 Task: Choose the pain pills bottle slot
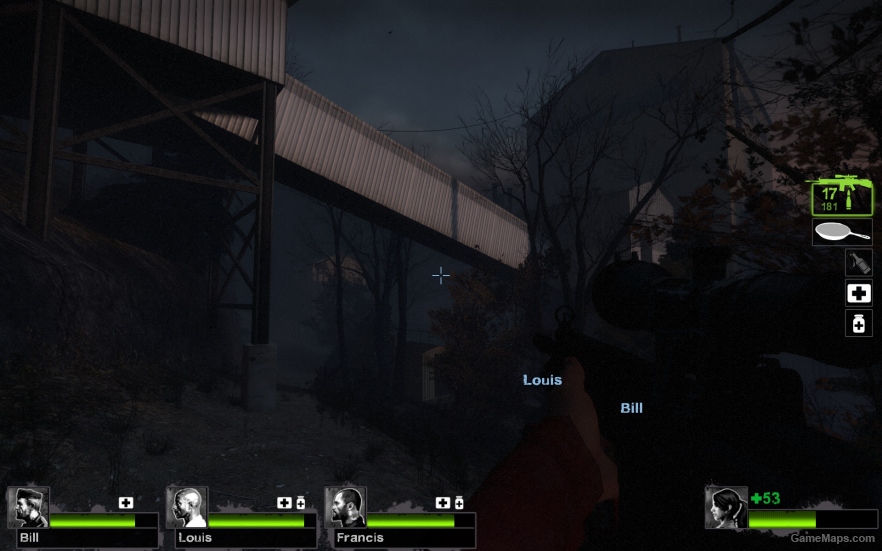[x=858, y=323]
